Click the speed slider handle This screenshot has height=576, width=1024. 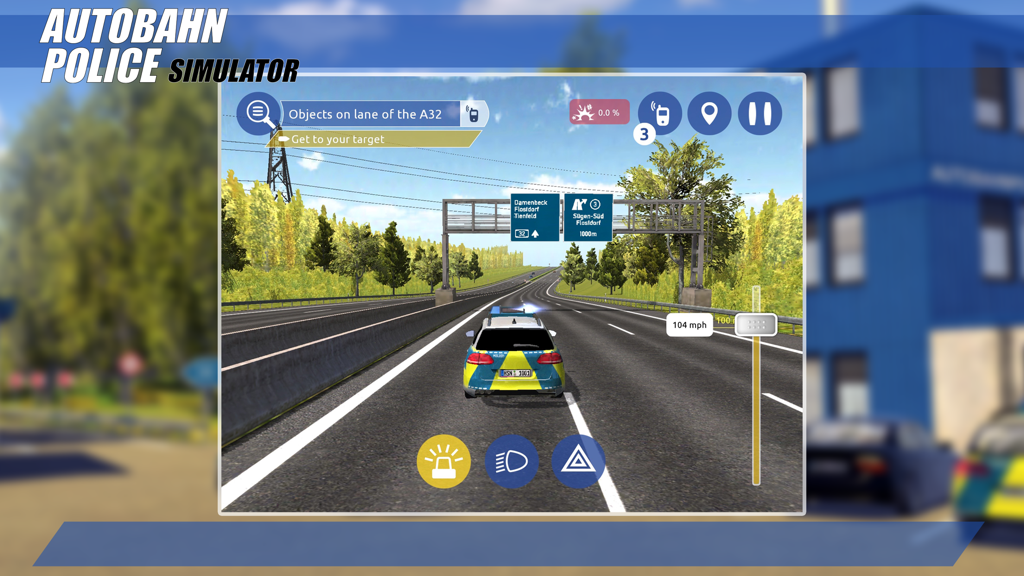(756, 324)
